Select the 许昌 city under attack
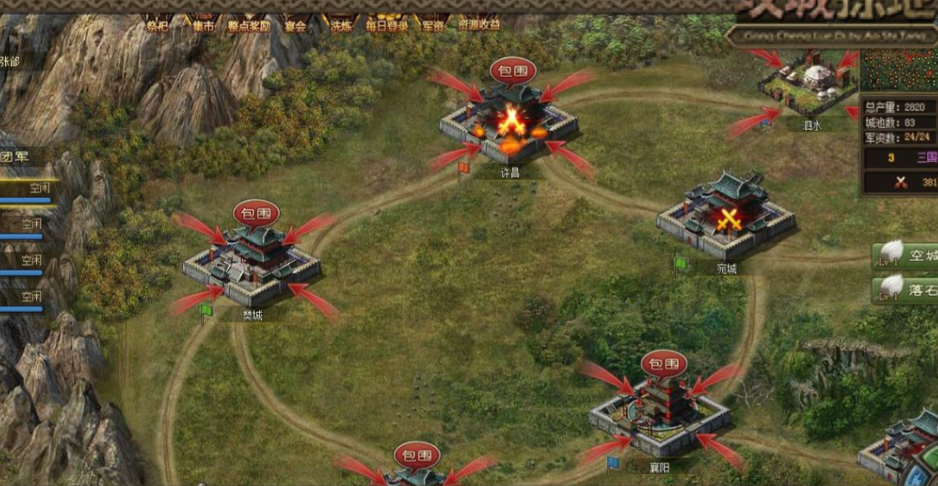Image resolution: width=938 pixels, height=486 pixels. pyautogui.click(x=510, y=125)
